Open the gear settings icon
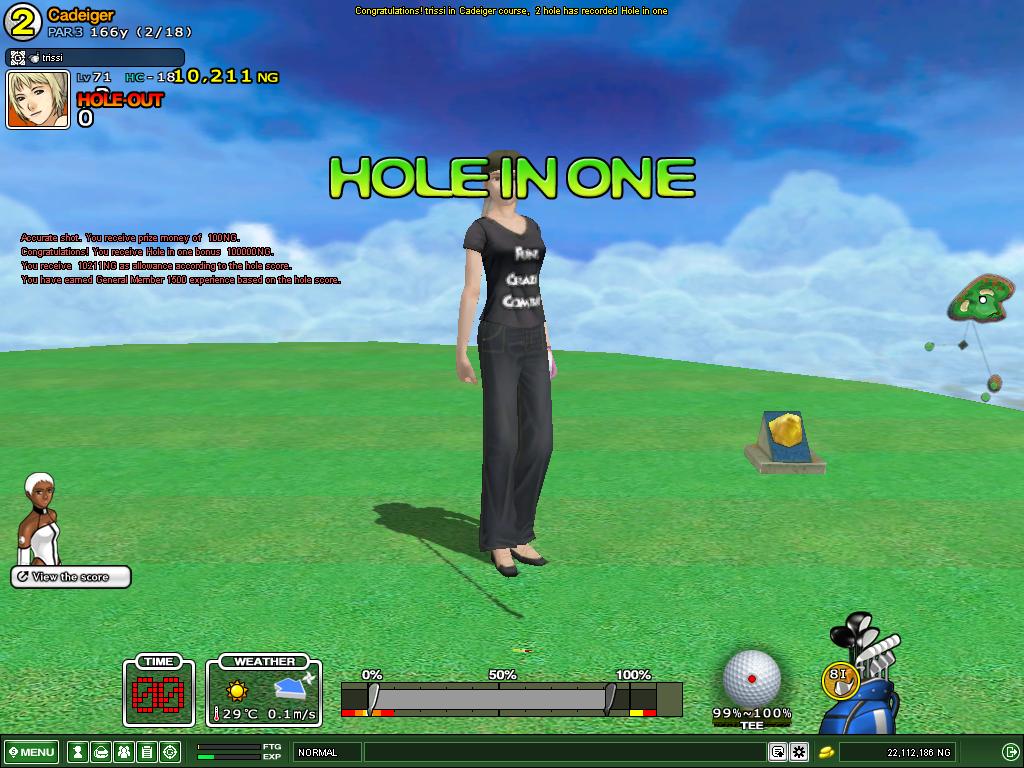The height and width of the screenshot is (768, 1024). point(799,752)
